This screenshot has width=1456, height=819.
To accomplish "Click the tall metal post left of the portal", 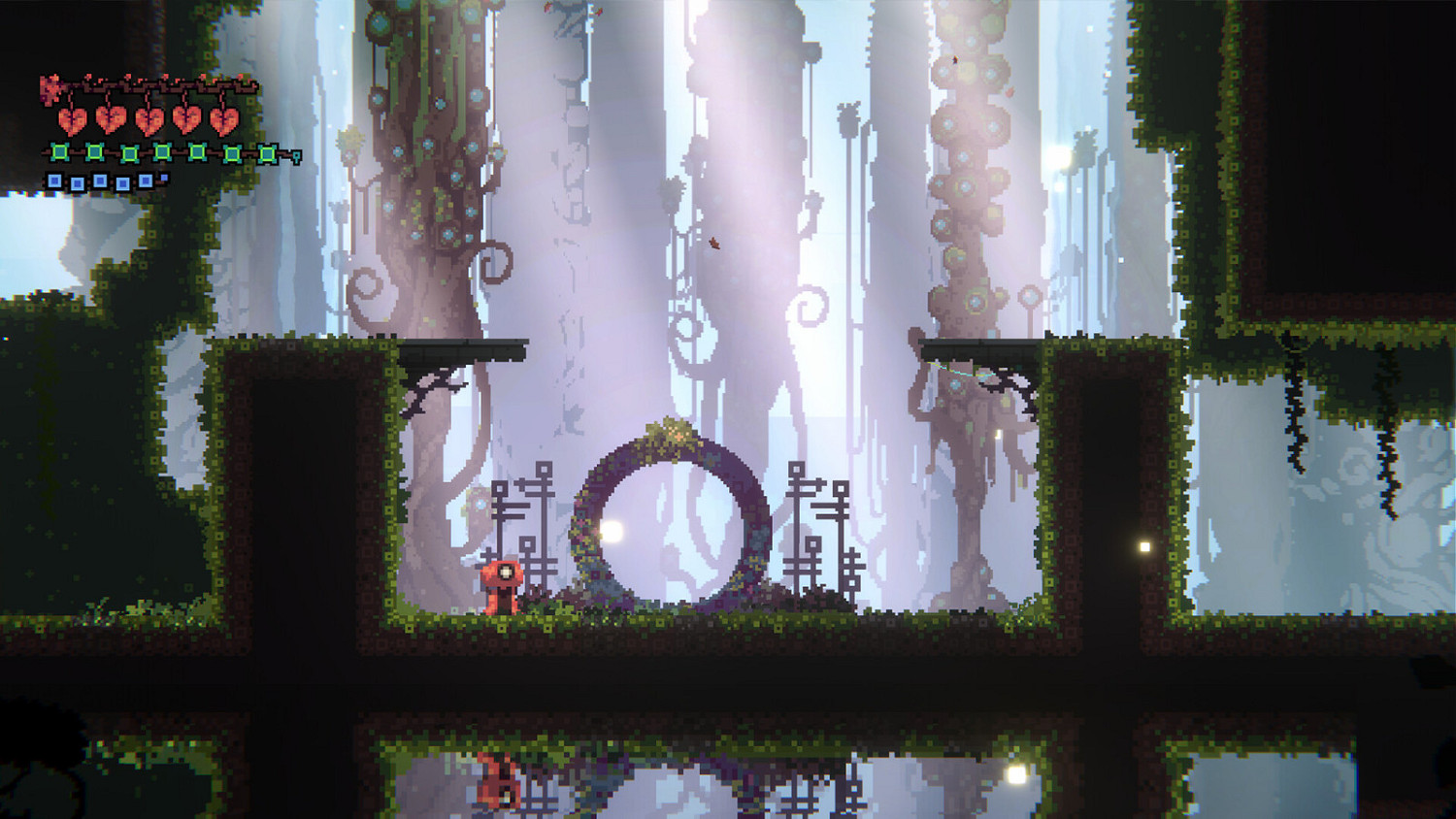I will click(540, 524).
